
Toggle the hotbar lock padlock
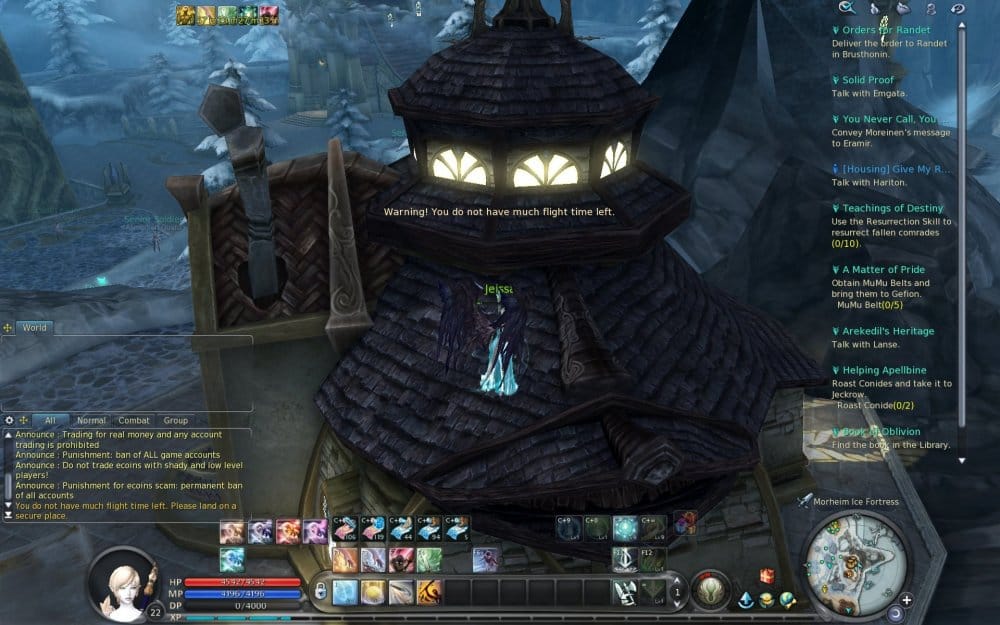[x=321, y=592]
